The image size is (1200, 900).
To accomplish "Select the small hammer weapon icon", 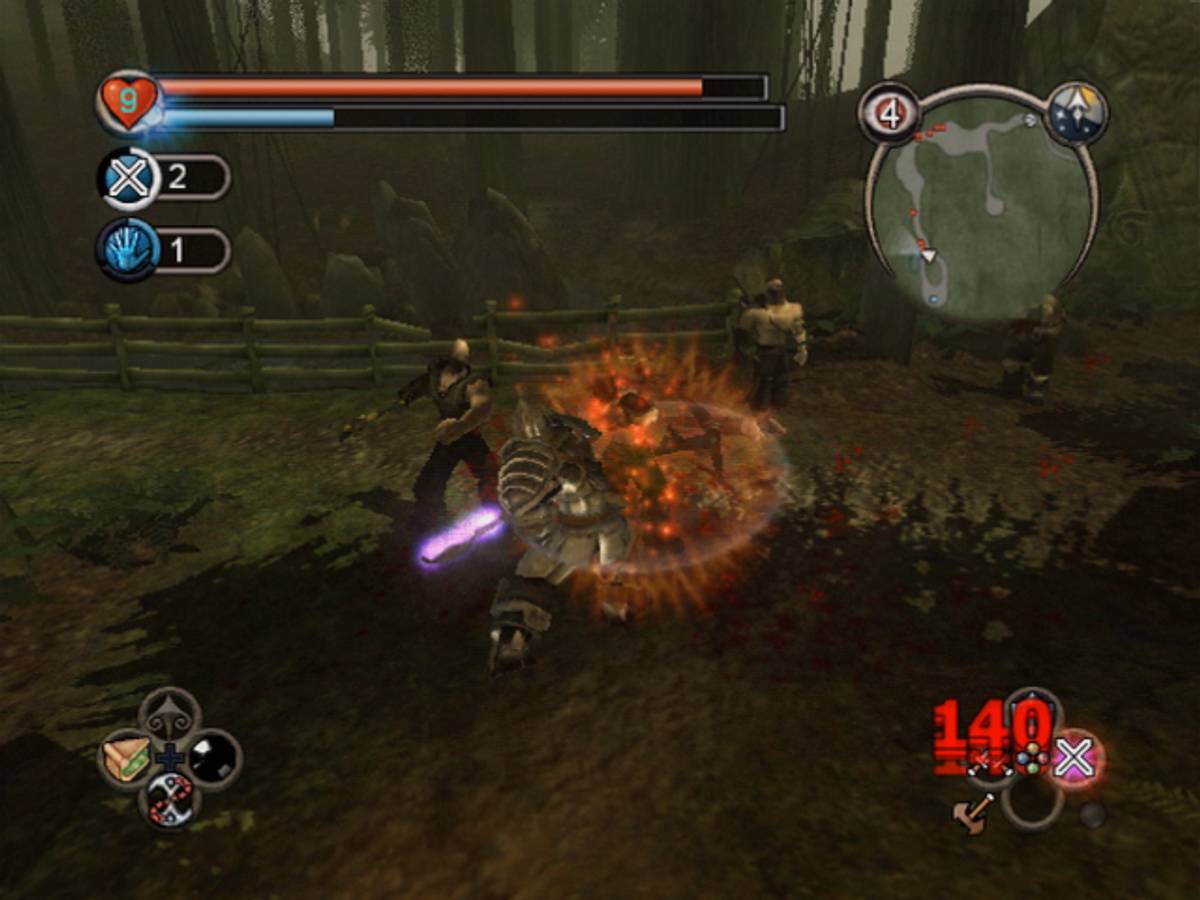I will point(974,812).
